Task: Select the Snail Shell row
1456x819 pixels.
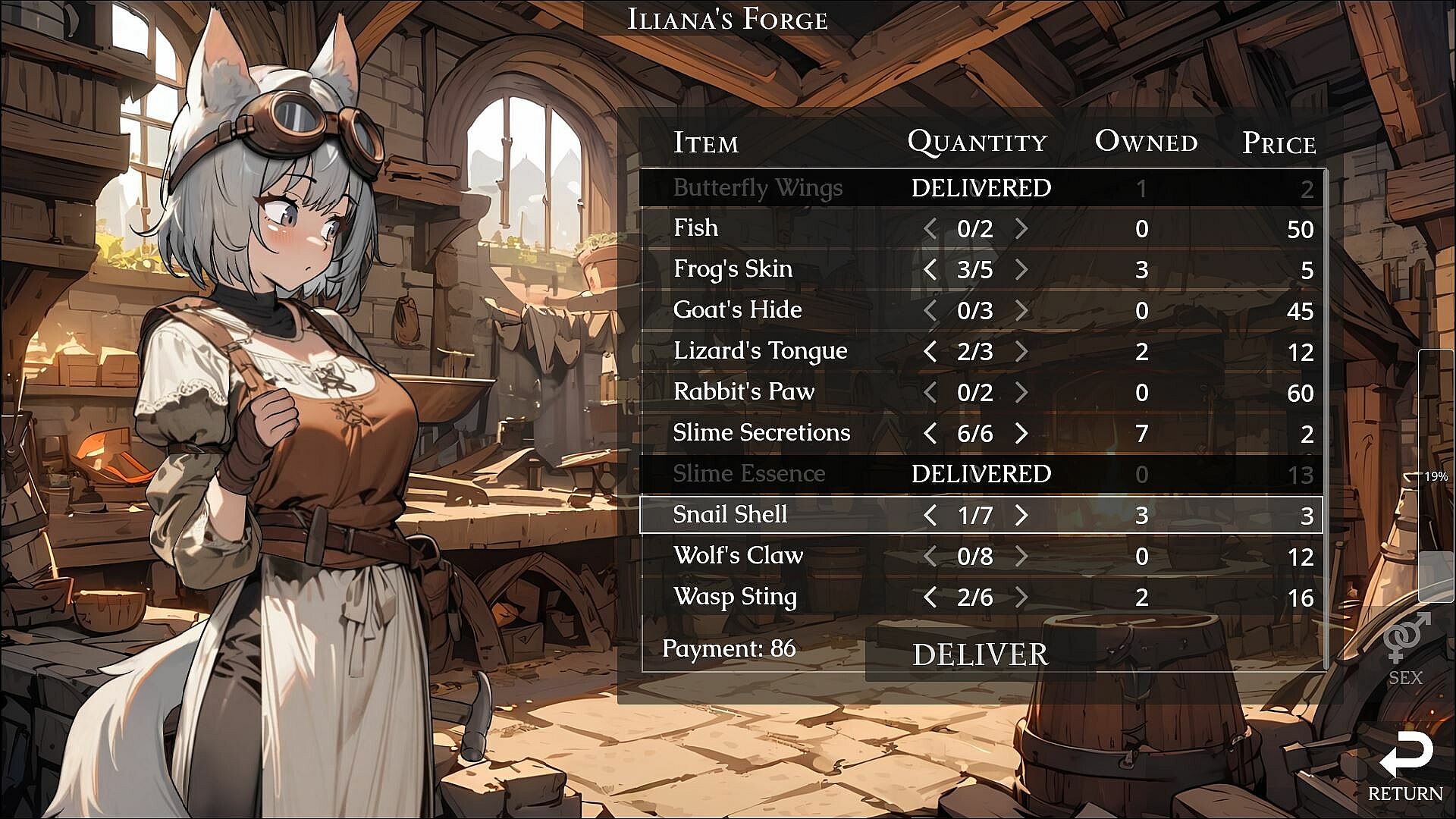Action: point(730,515)
